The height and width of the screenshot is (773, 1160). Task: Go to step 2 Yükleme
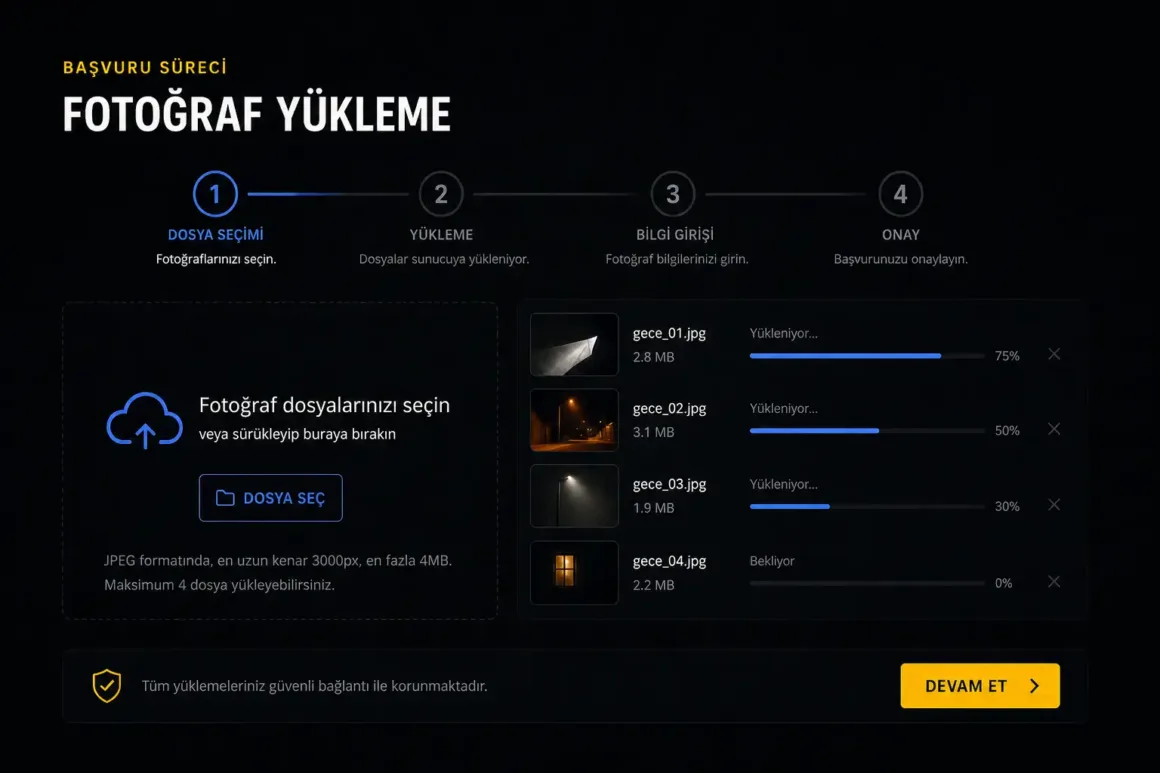pos(441,194)
